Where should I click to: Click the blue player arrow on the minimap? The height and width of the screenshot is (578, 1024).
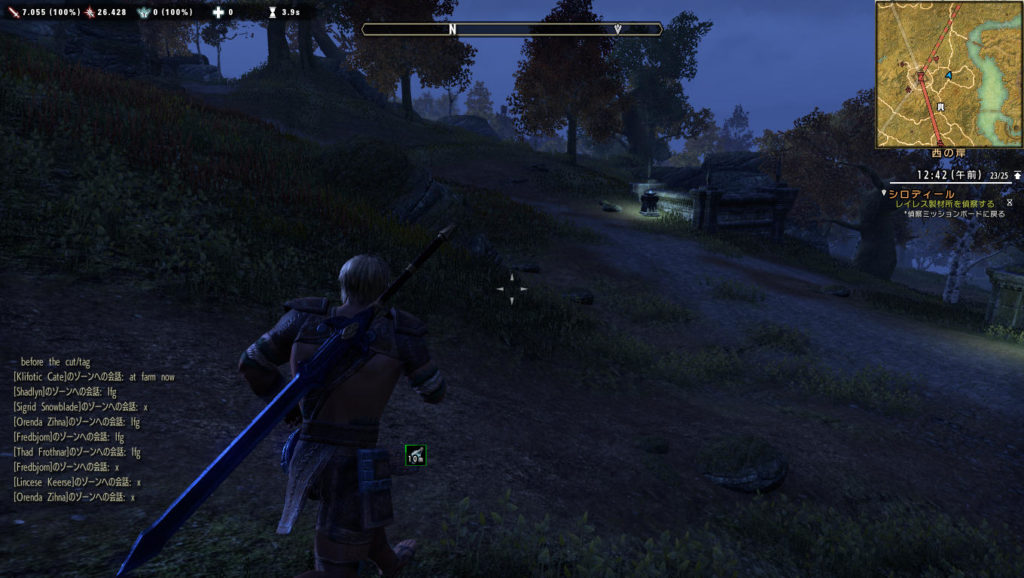[x=947, y=75]
